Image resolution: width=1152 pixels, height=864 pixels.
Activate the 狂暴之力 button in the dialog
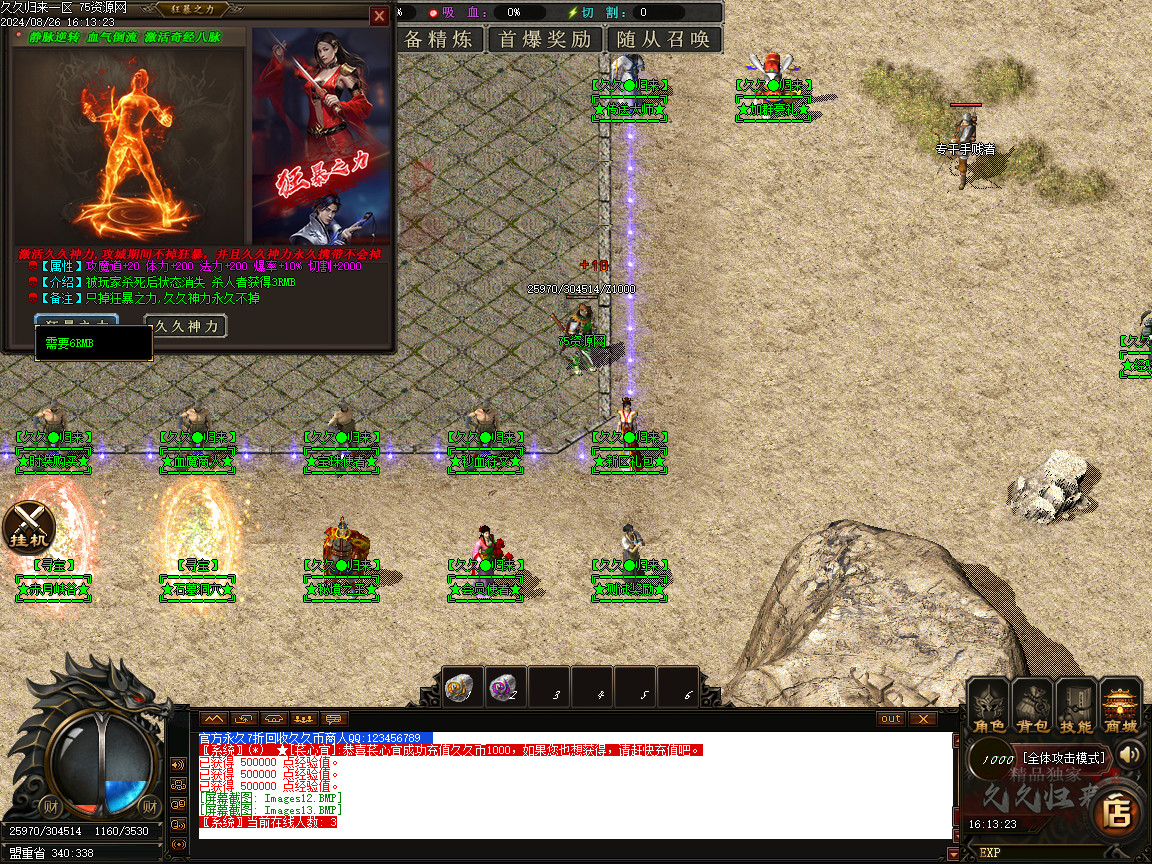(x=77, y=321)
